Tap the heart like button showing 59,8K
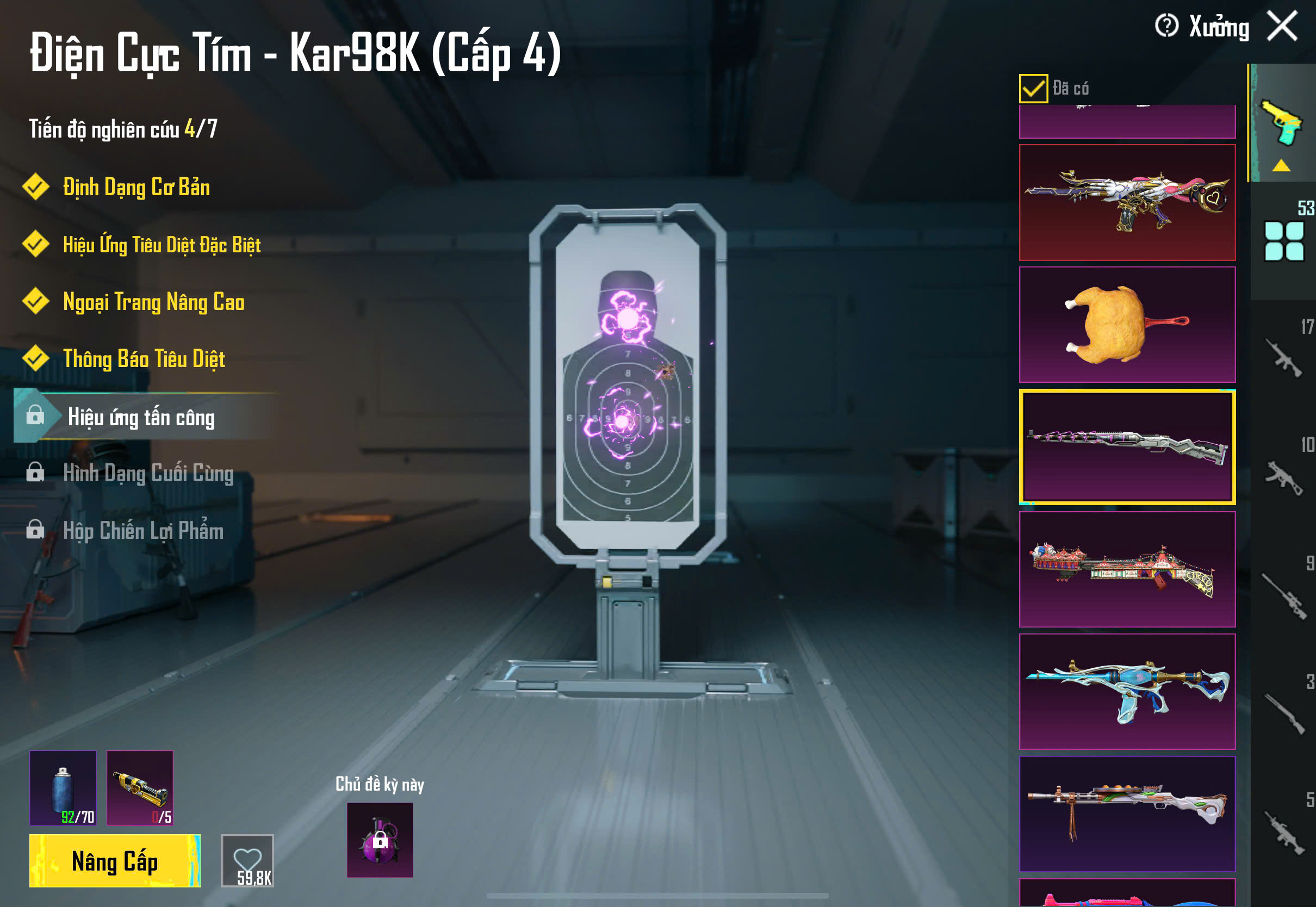 click(x=247, y=860)
